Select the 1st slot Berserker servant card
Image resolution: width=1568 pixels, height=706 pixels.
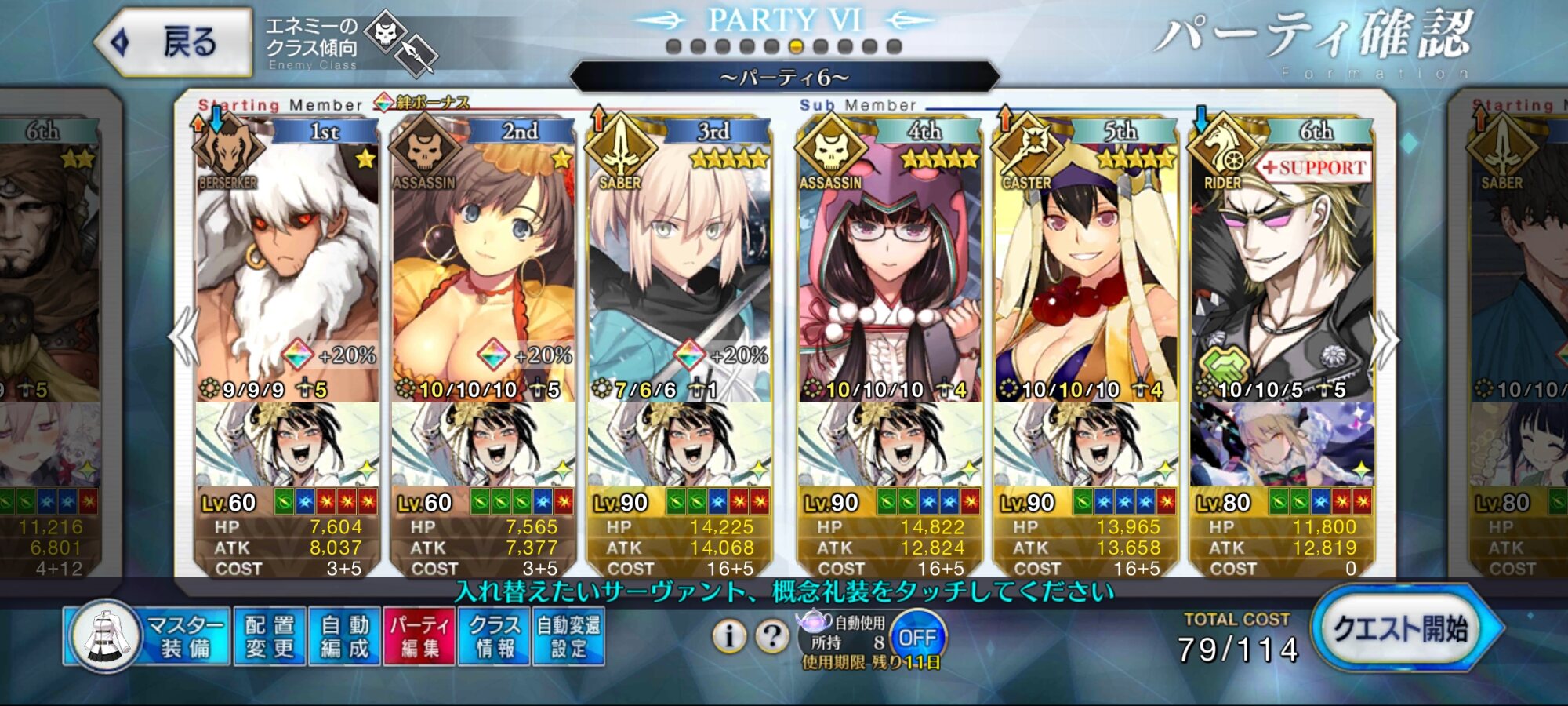[x=287, y=267]
